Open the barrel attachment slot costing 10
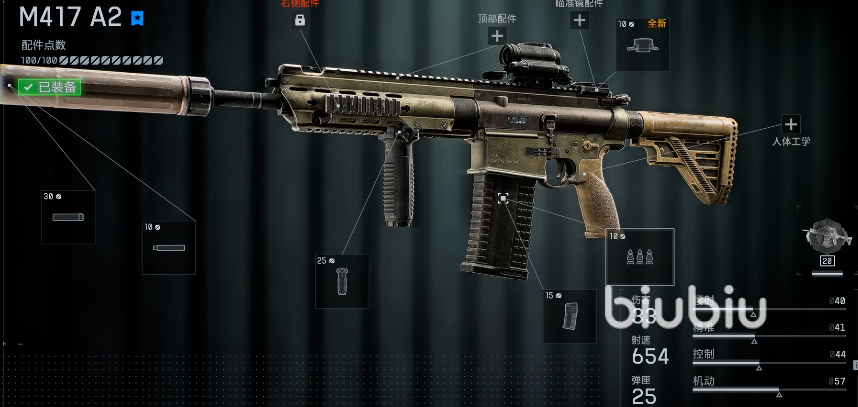The width and height of the screenshot is (858, 407). pos(169,247)
